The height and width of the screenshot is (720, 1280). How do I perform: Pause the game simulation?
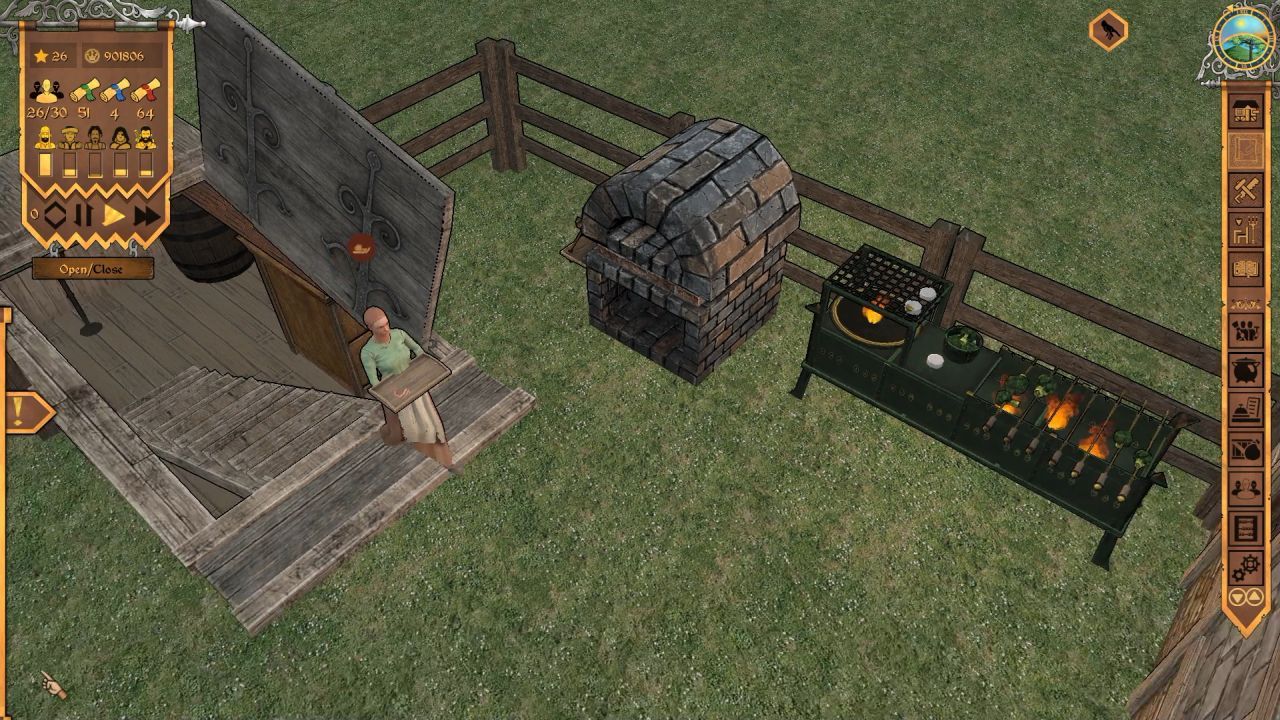pos(84,214)
